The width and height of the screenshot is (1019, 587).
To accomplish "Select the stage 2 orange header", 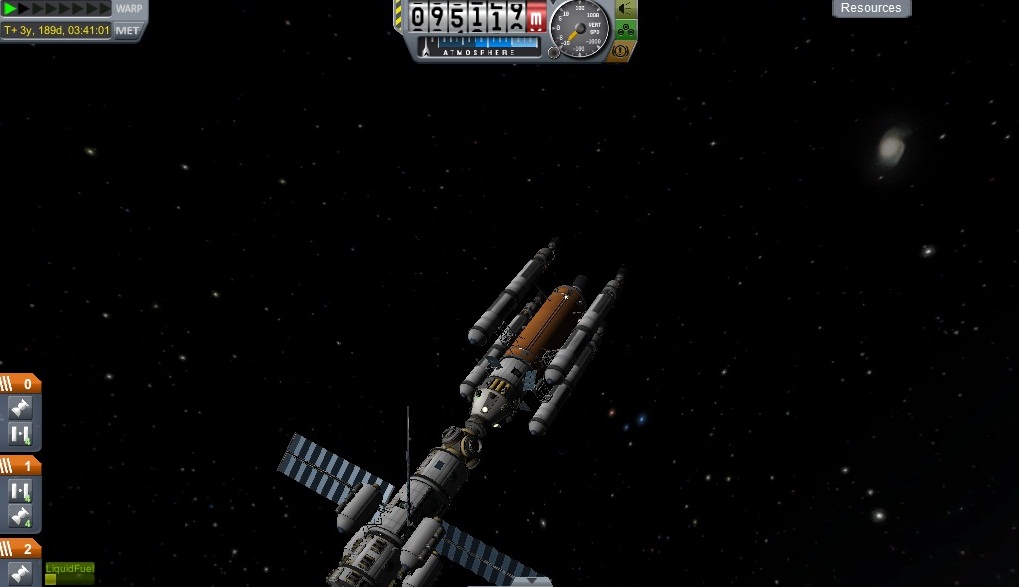I will (20, 549).
